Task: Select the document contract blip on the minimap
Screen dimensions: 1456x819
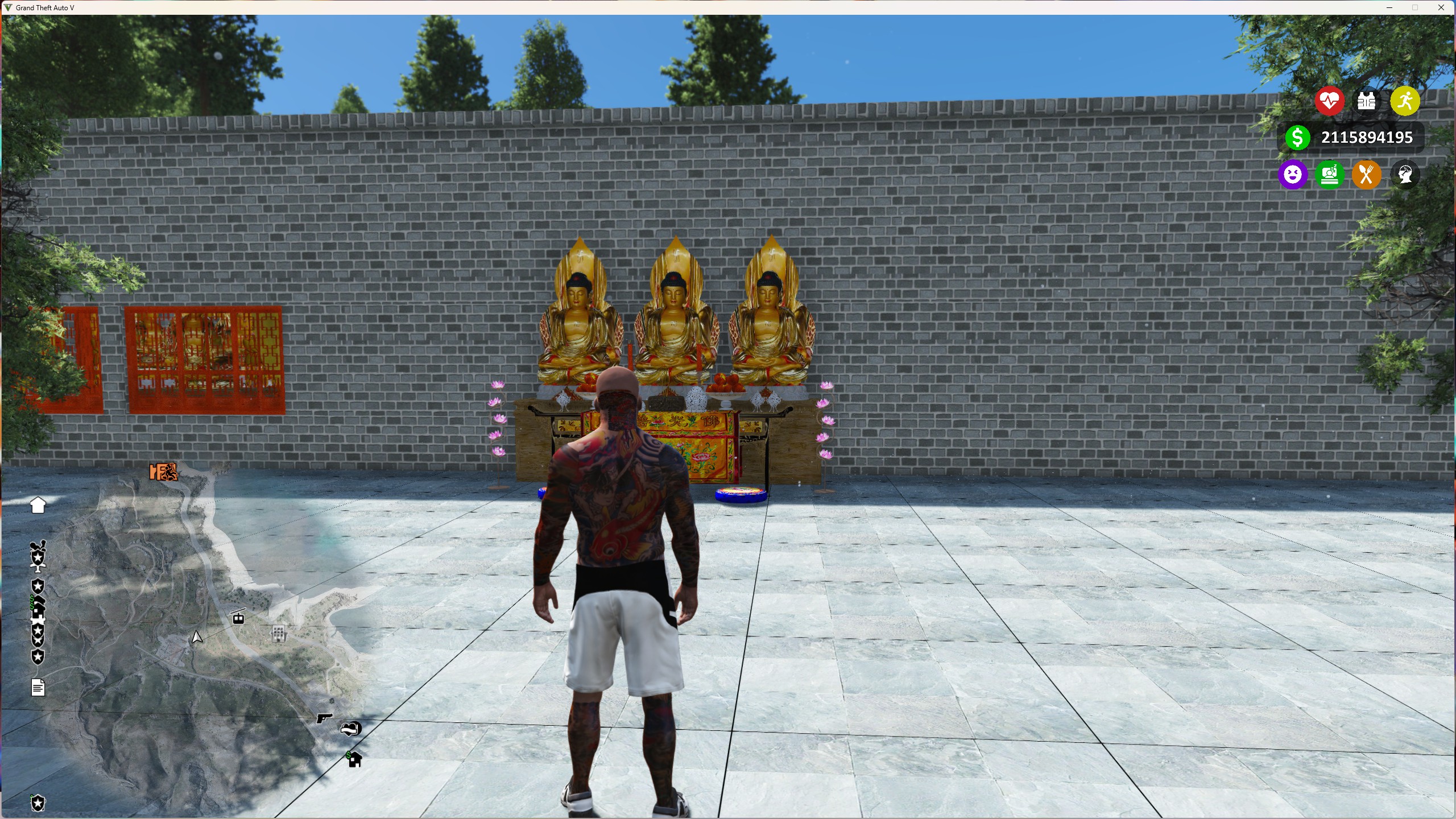Action: 38,687
